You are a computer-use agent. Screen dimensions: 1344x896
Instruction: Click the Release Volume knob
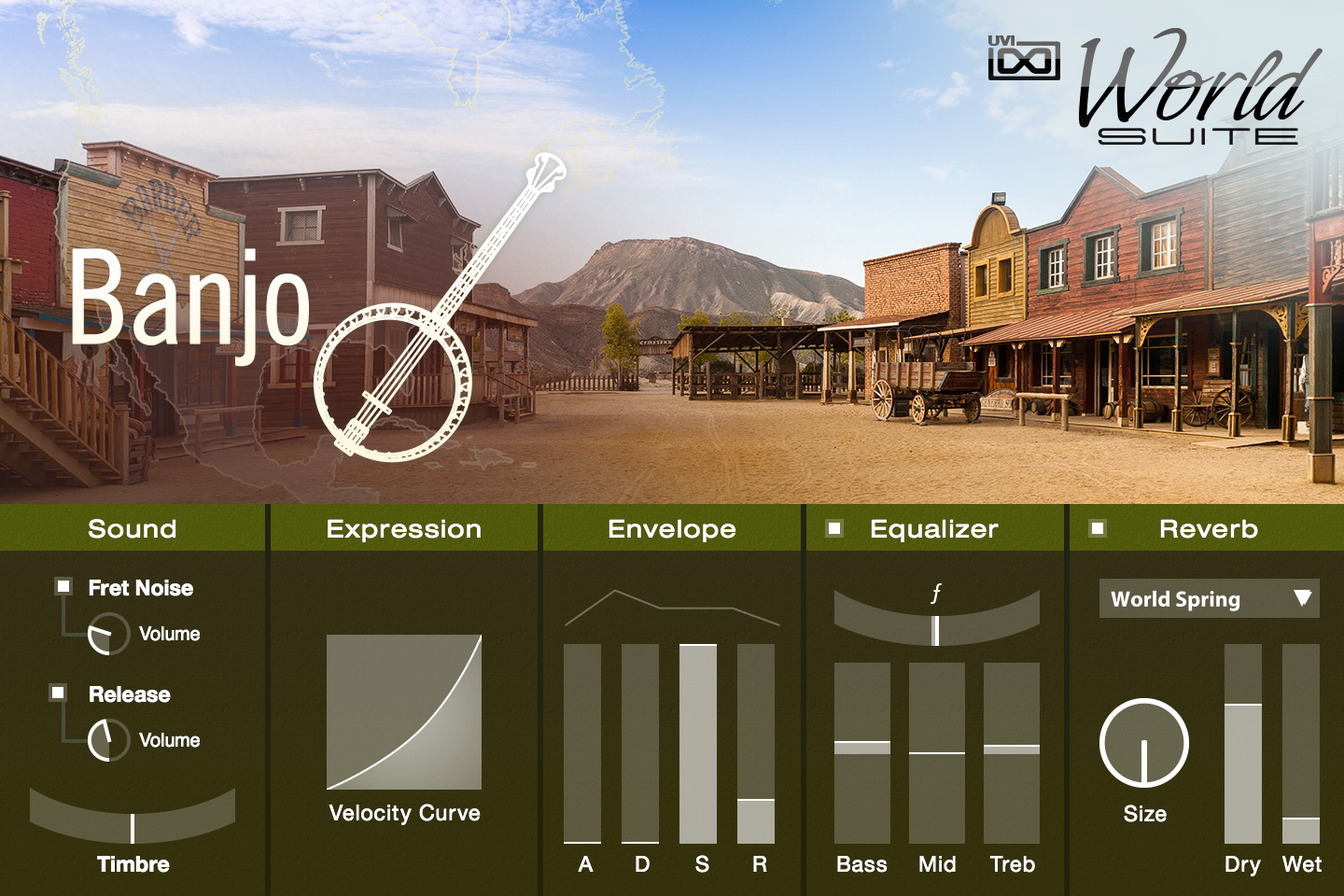pyautogui.click(x=109, y=739)
